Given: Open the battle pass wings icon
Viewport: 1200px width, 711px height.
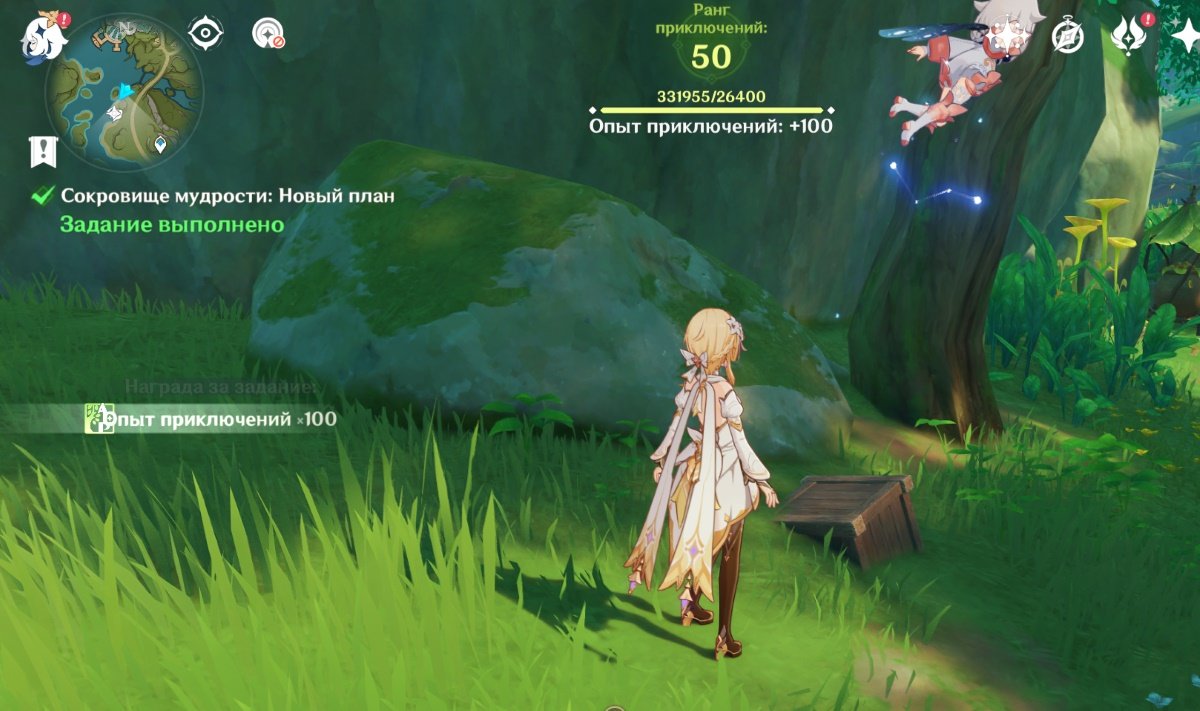Looking at the screenshot, I should [1127, 37].
